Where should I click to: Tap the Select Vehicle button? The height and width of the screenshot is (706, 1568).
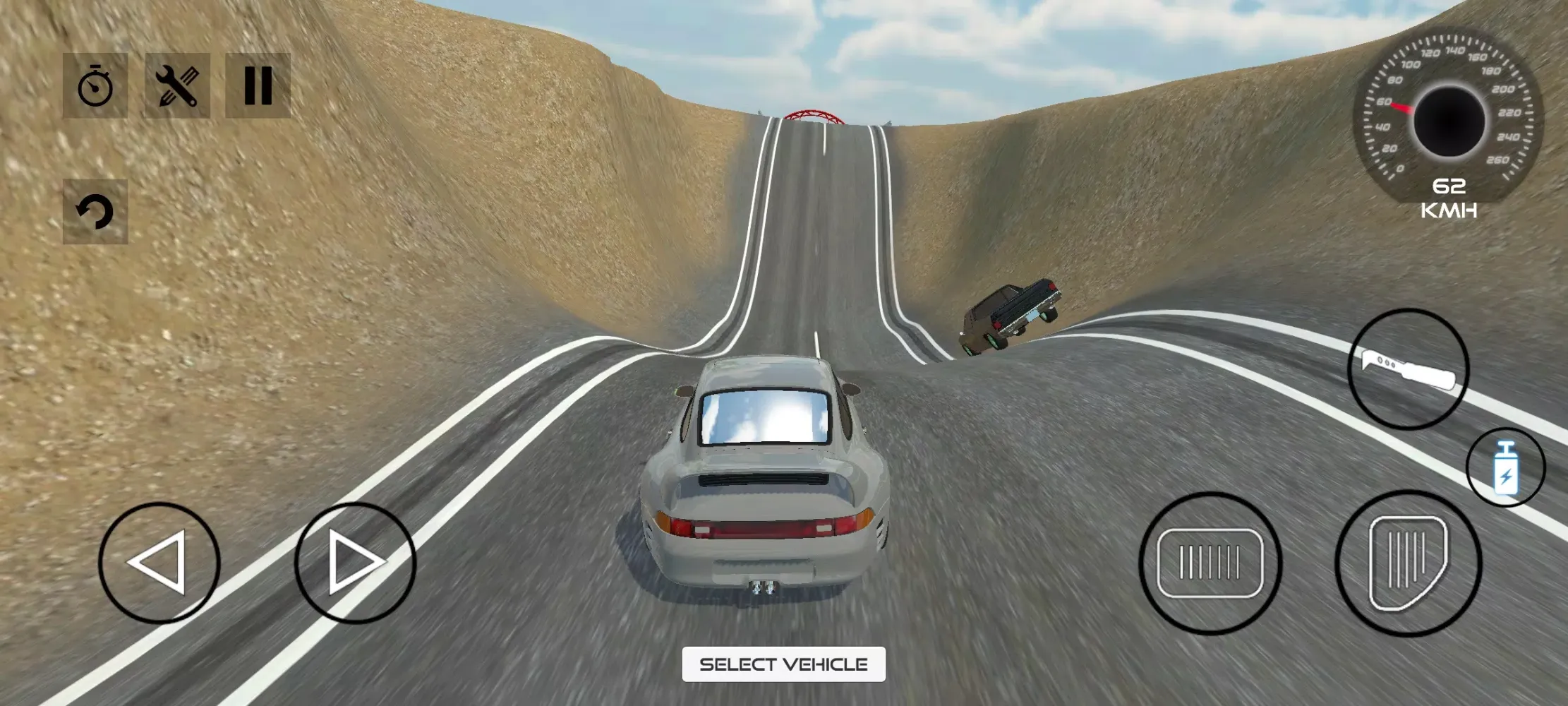(x=783, y=664)
